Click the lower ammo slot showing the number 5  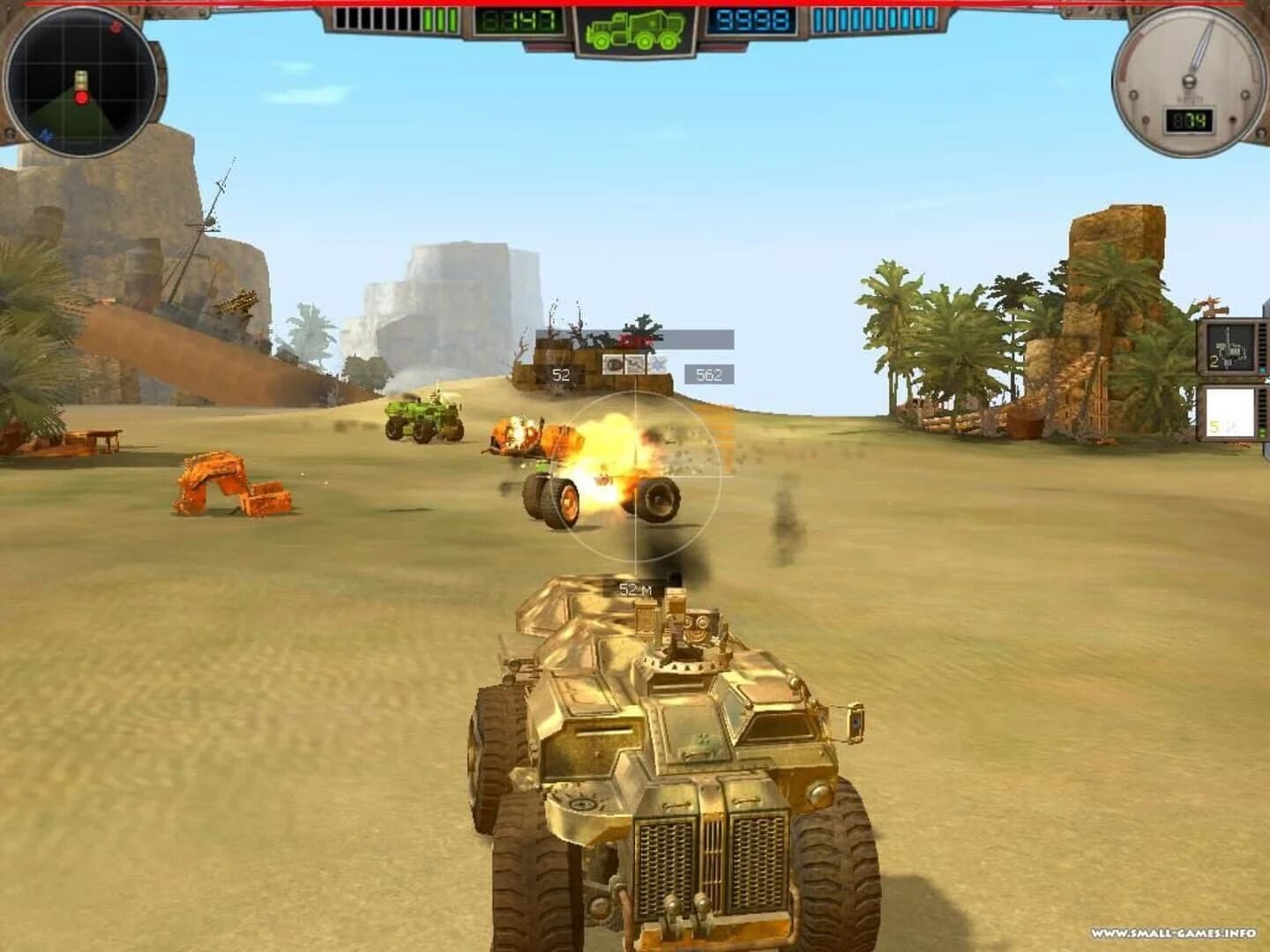(1231, 413)
